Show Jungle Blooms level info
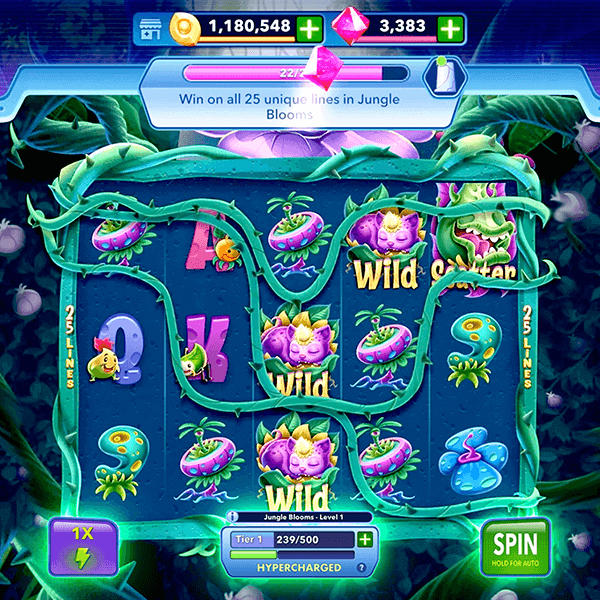600x600 pixels. (x=232, y=517)
